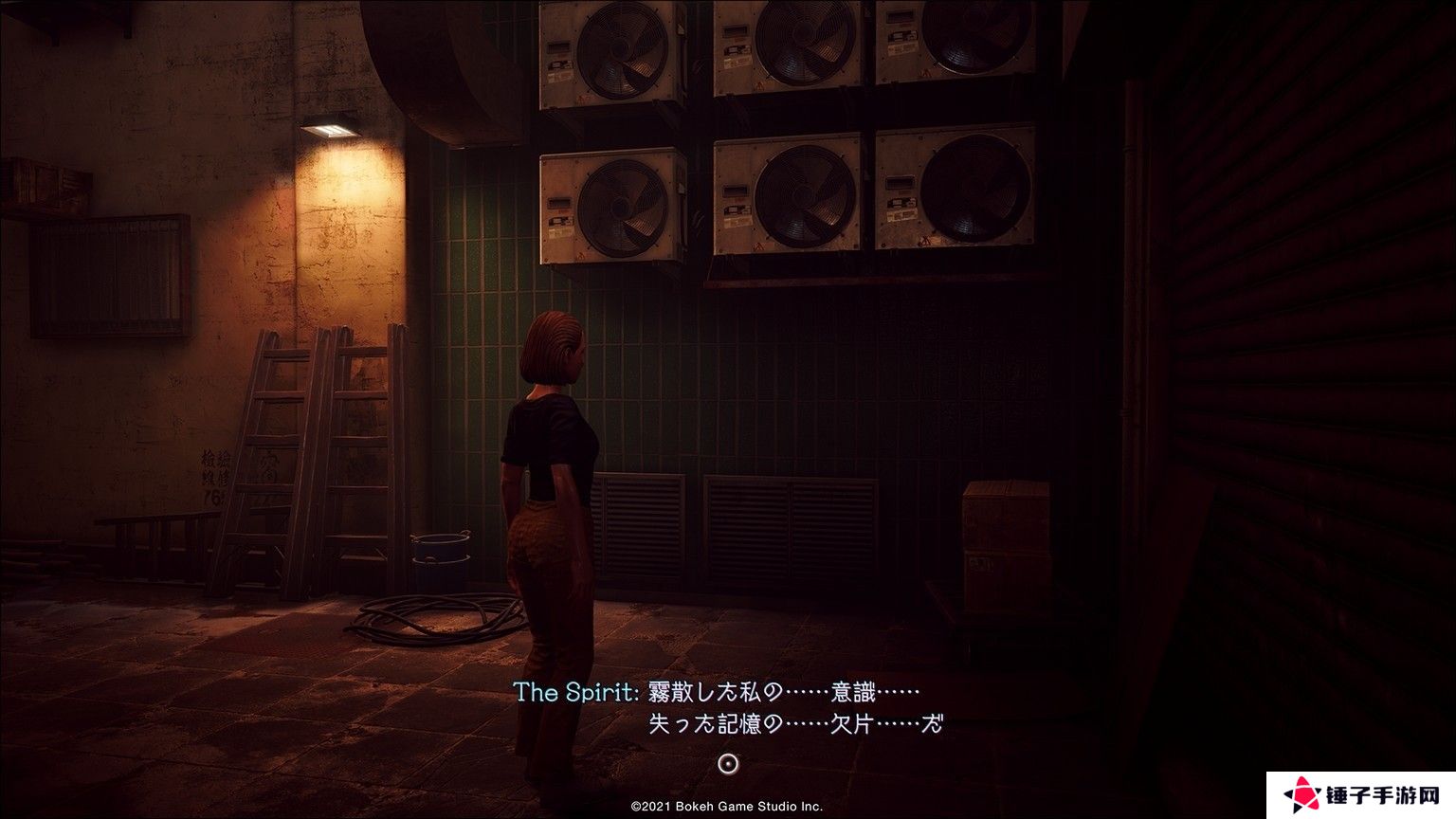Advance dialogue using the circular continue indicator

tap(728, 763)
